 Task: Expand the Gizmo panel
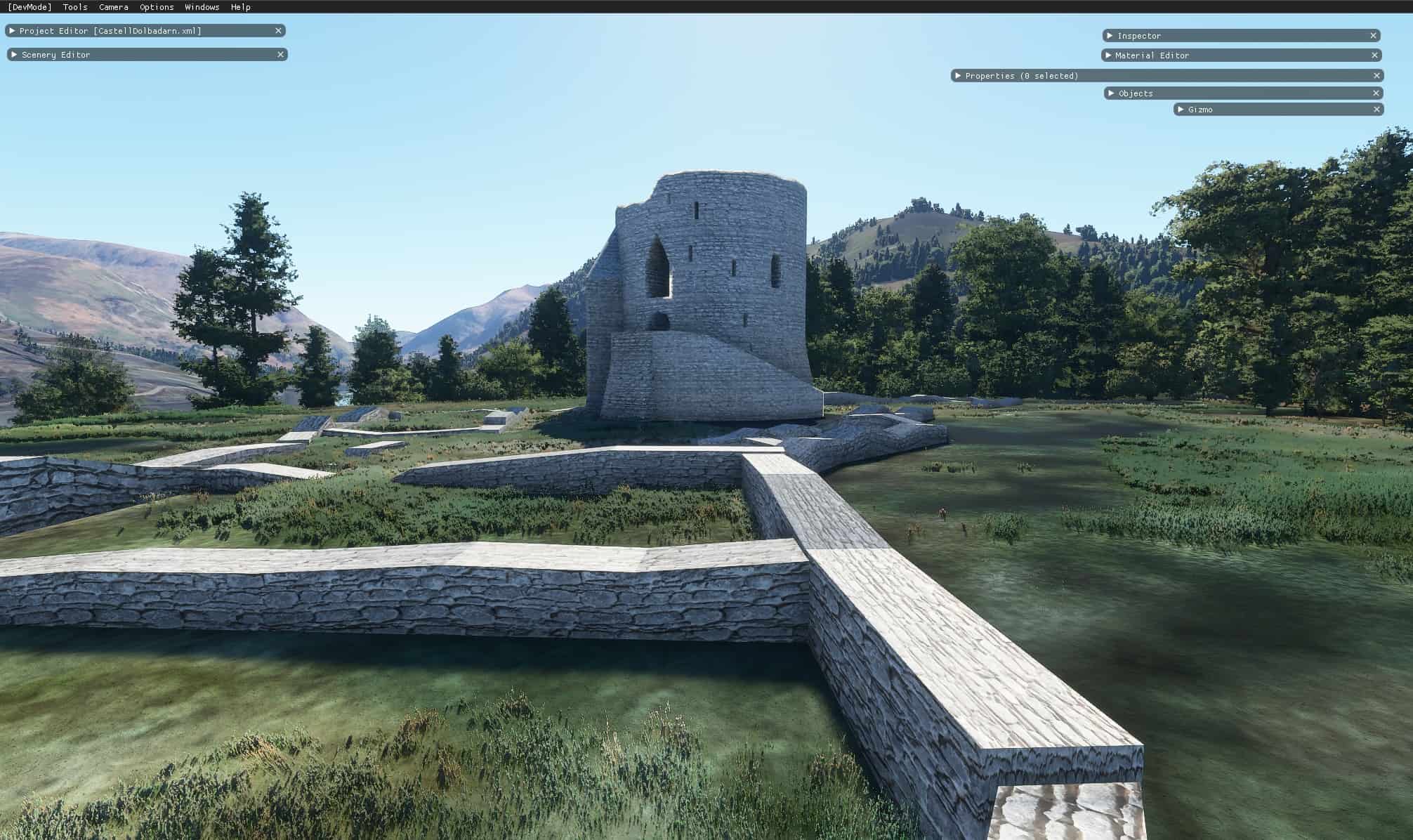tap(1181, 110)
